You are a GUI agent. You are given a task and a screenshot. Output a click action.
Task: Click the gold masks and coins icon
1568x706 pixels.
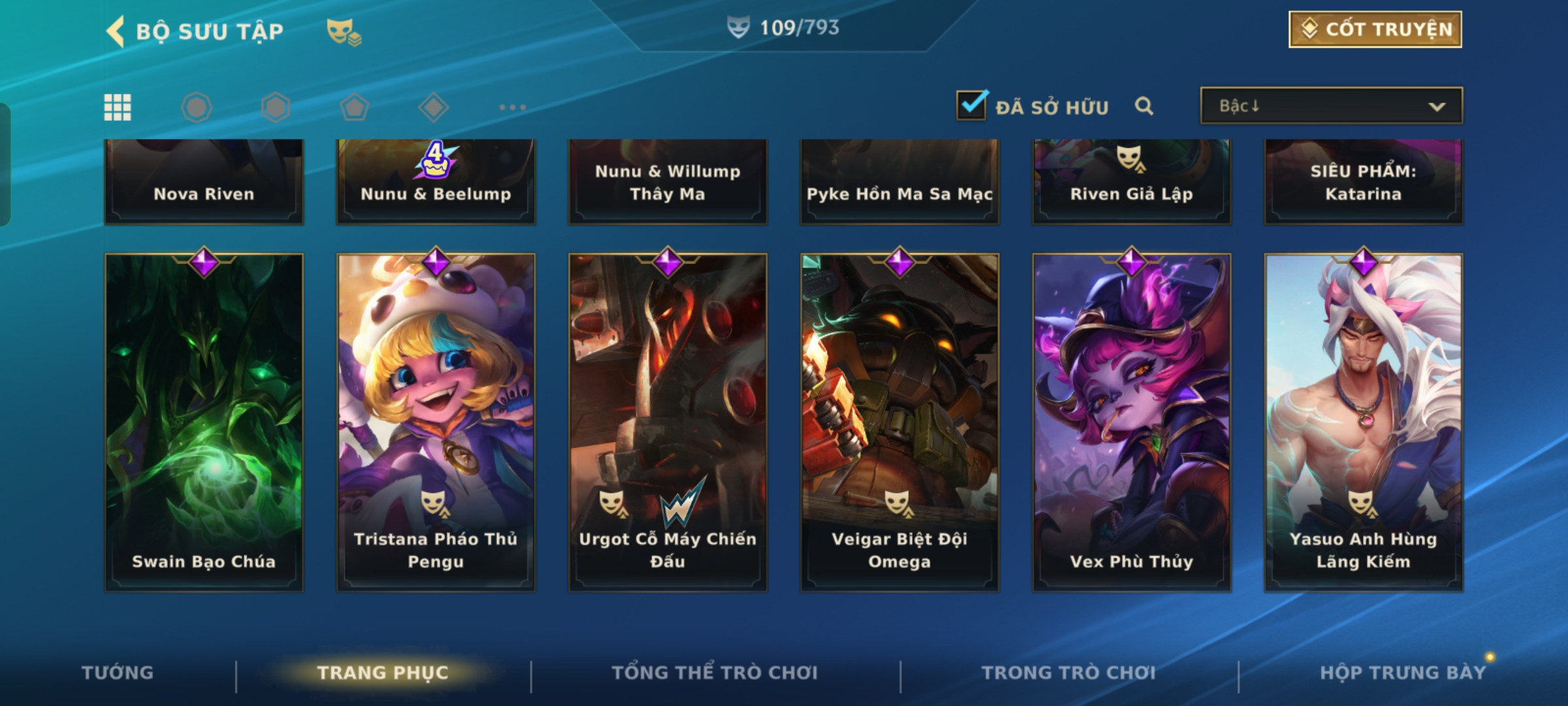(x=344, y=31)
